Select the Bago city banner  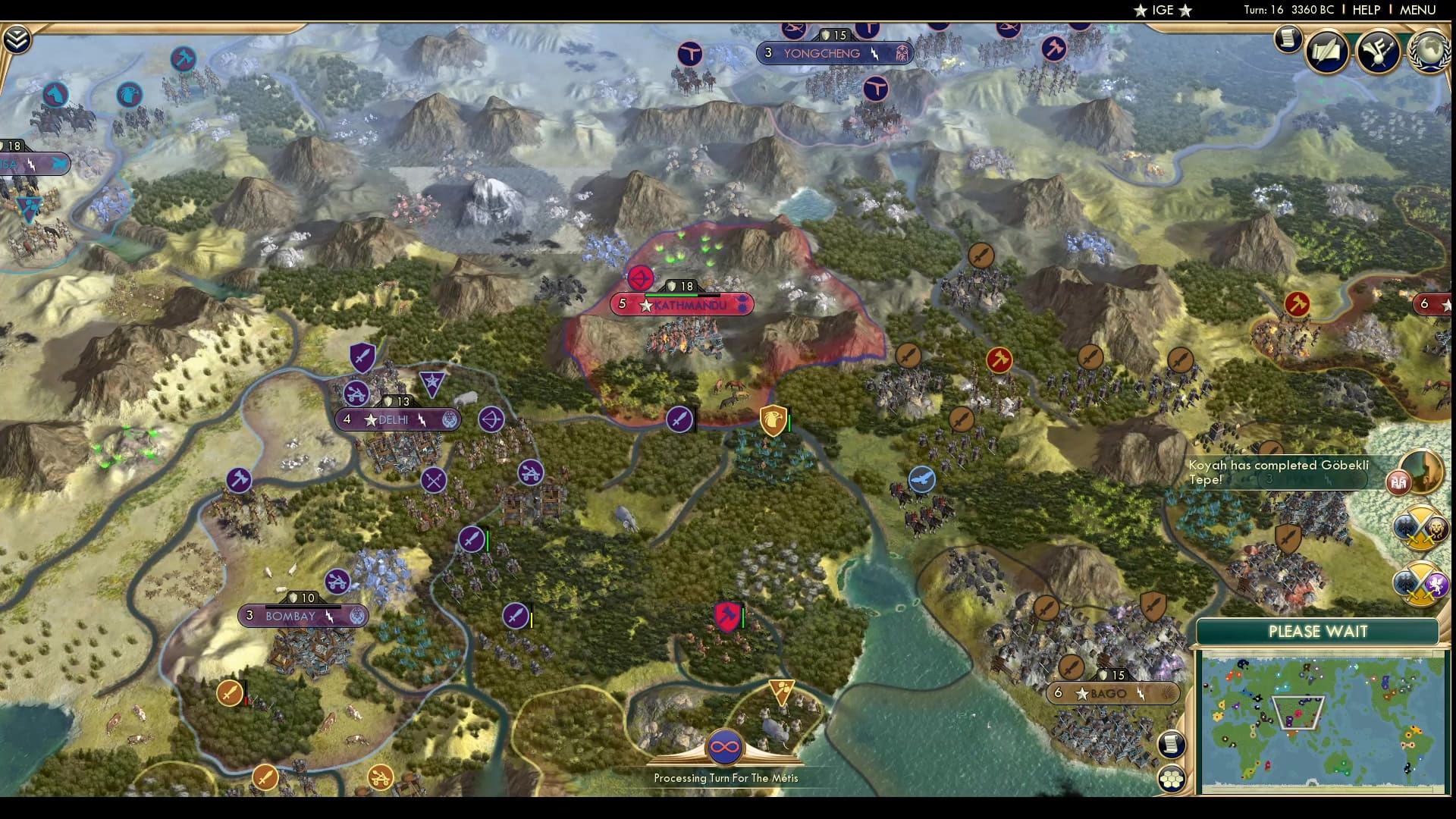pyautogui.click(x=1110, y=692)
